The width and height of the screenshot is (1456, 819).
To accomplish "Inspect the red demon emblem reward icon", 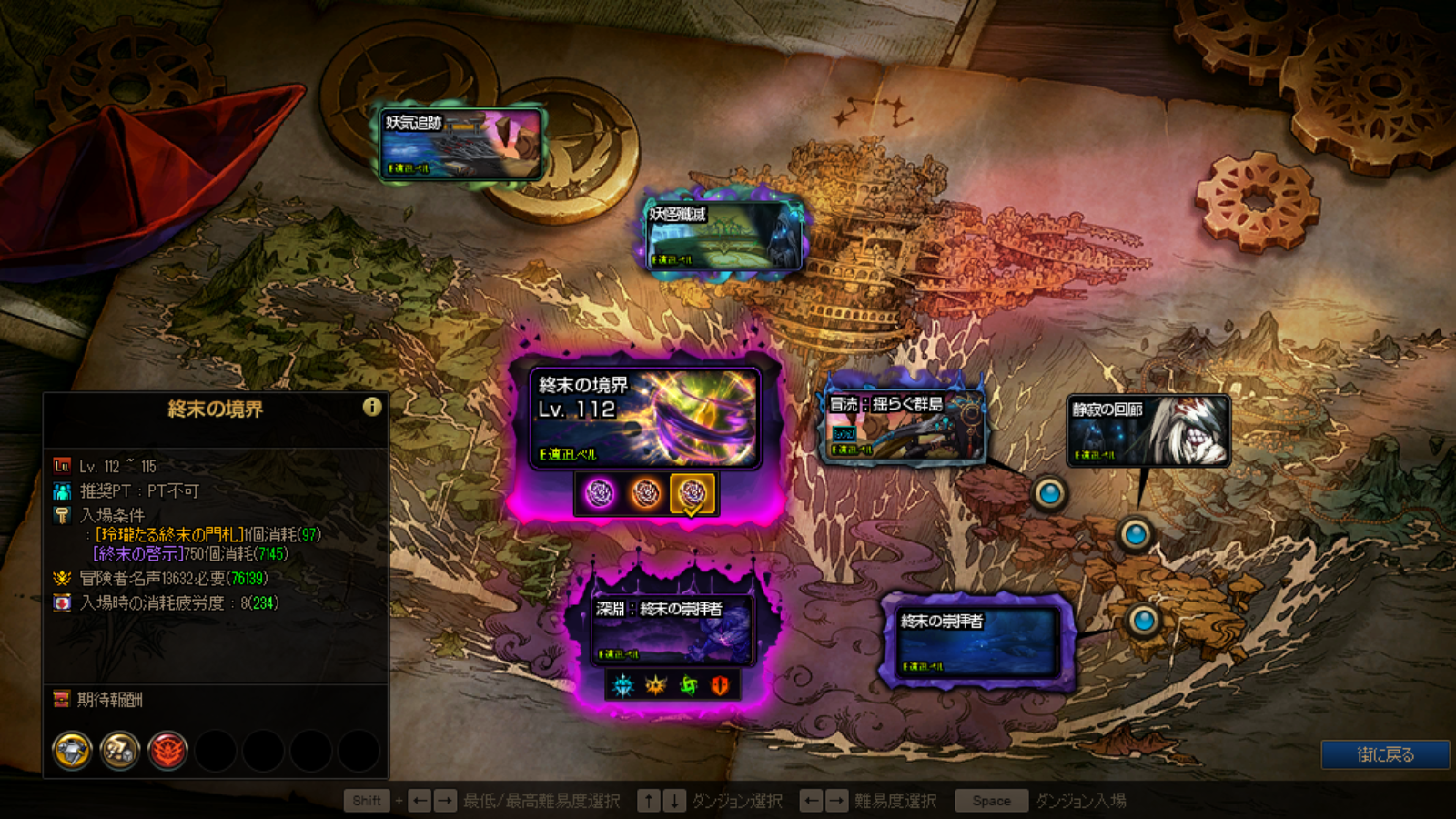I will click(167, 751).
